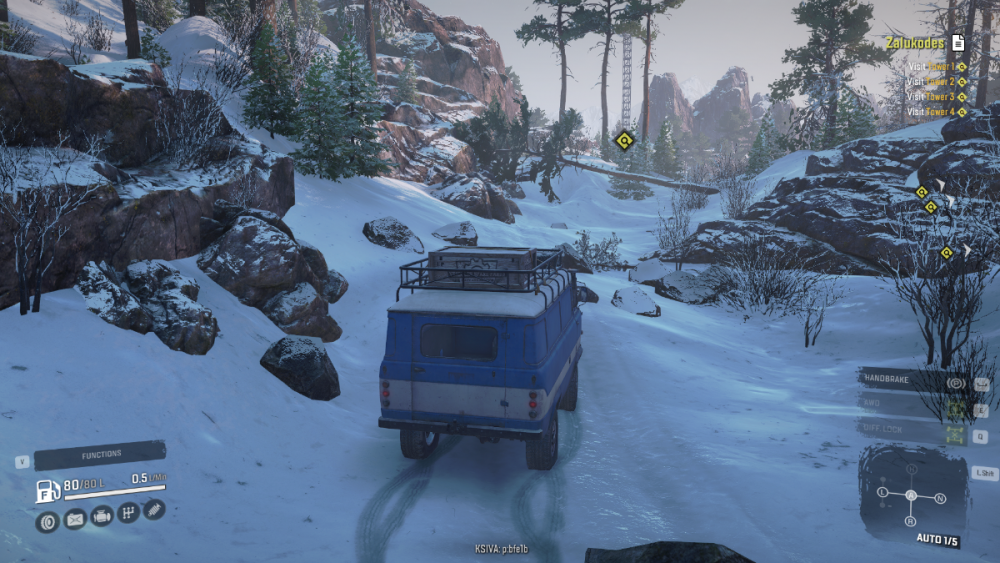Click the envelope-shaped status icon

coord(75,519)
